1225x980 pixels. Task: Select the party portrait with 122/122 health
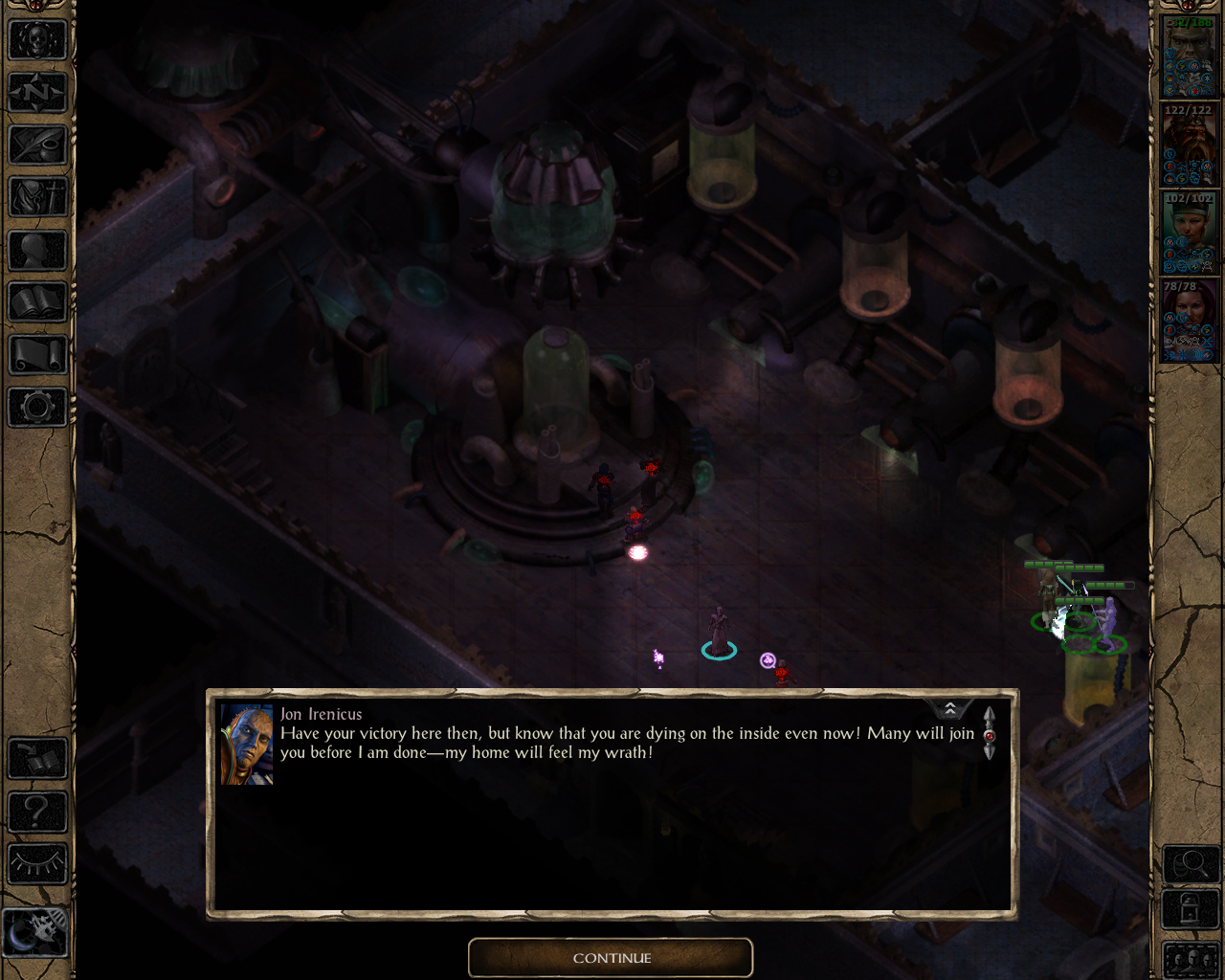coord(1189,145)
